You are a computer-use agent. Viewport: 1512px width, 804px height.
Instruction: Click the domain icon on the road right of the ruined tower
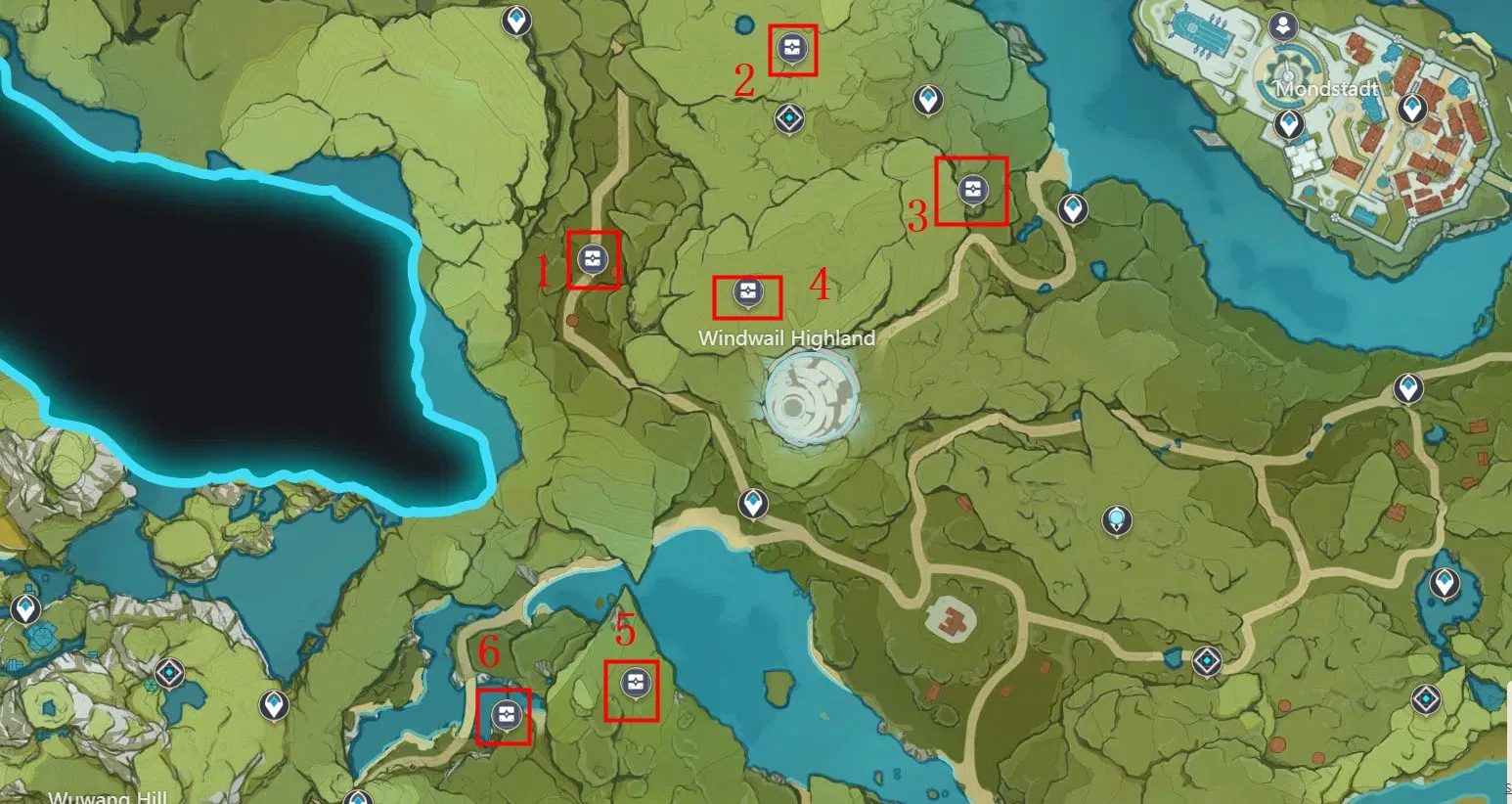tap(1207, 660)
